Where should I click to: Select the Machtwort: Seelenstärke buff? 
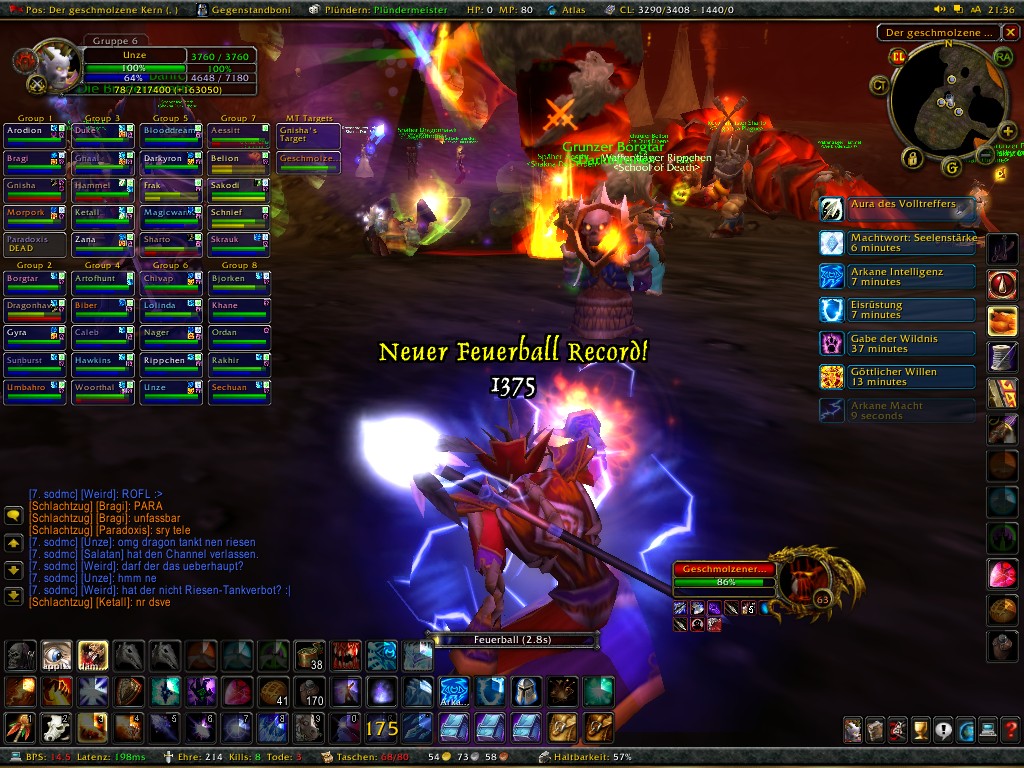click(897, 243)
